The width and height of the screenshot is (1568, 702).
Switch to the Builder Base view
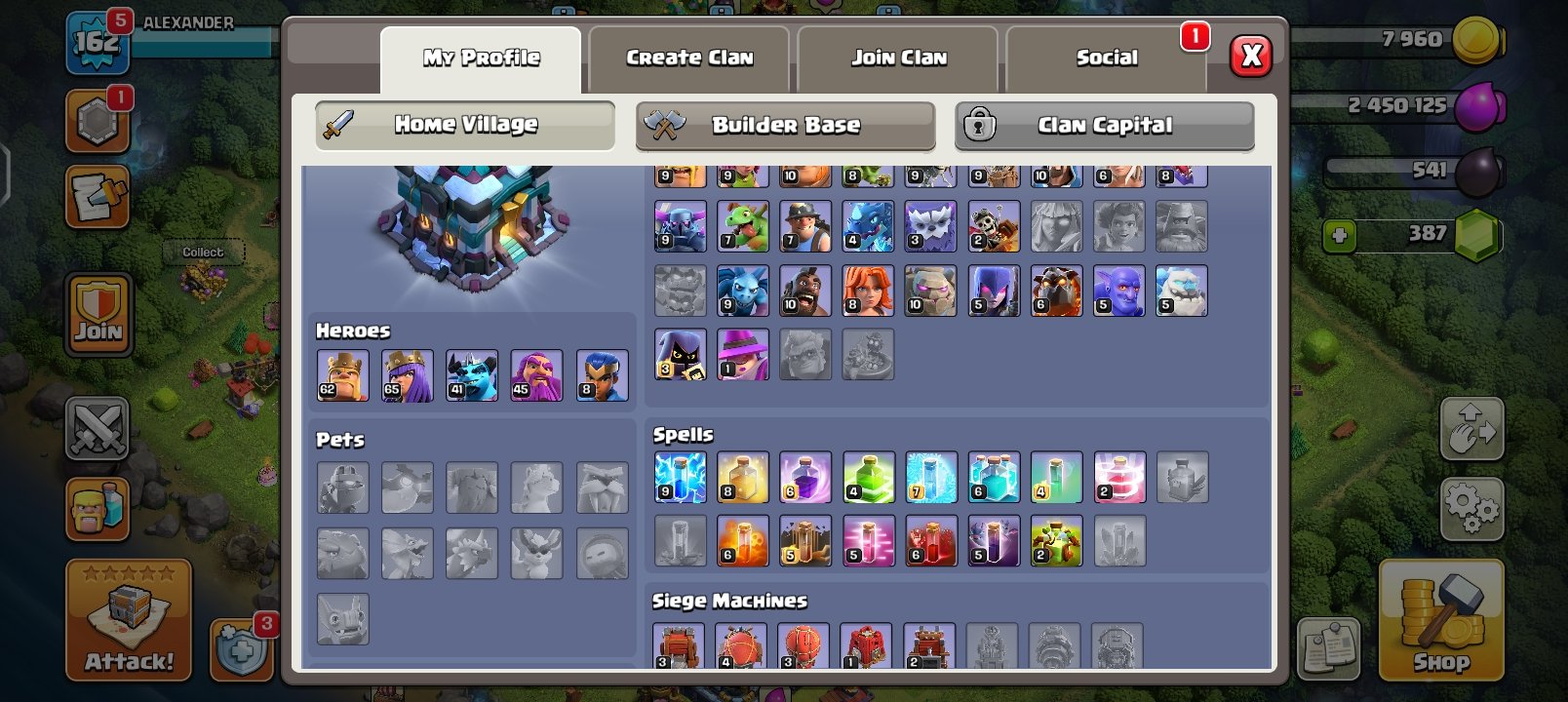tap(786, 125)
